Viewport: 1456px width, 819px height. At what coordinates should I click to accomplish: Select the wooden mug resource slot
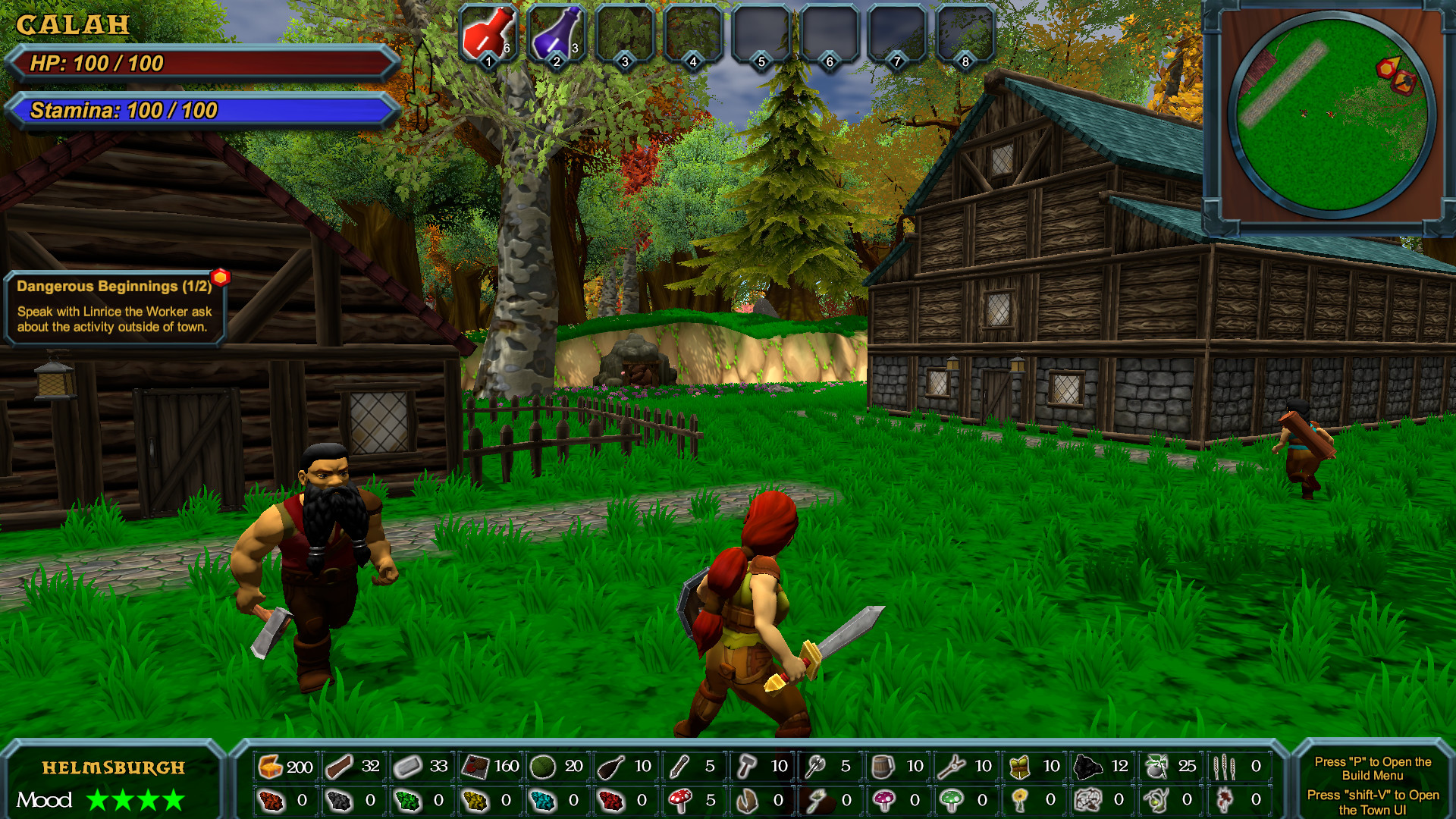pyautogui.click(x=883, y=767)
